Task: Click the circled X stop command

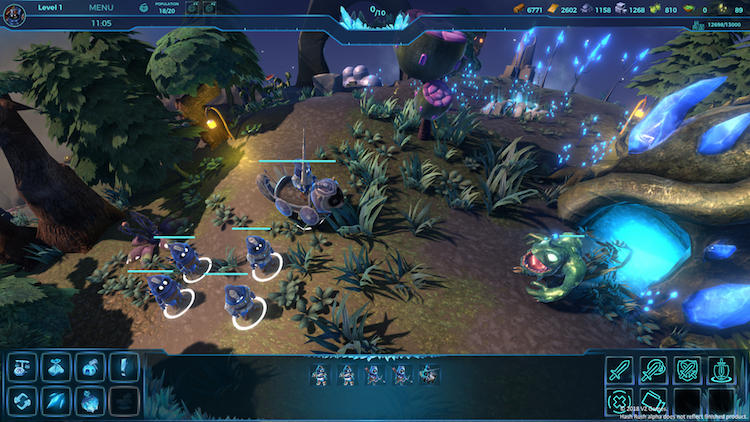Action: tap(619, 403)
